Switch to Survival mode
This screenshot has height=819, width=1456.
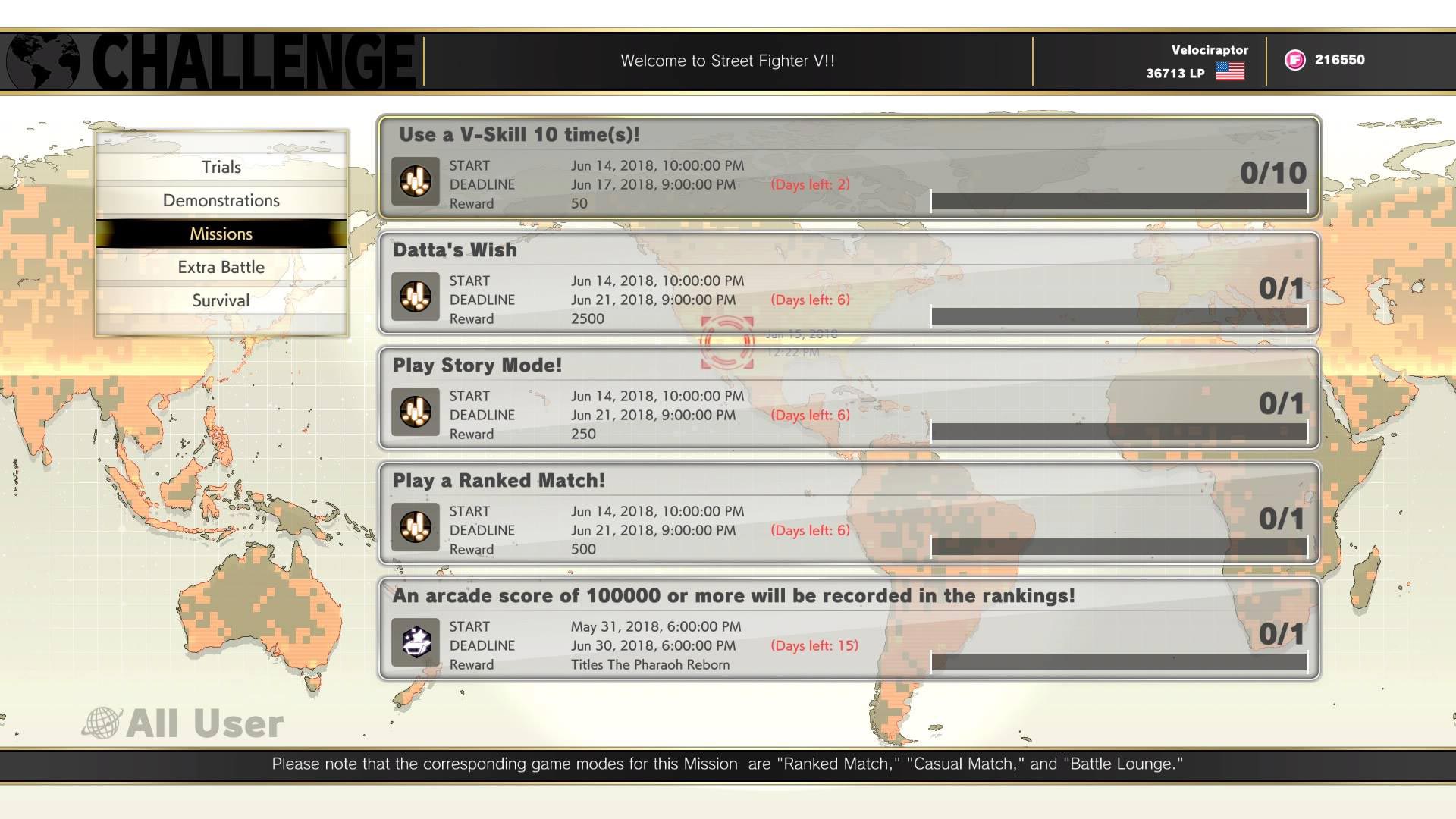(x=220, y=300)
